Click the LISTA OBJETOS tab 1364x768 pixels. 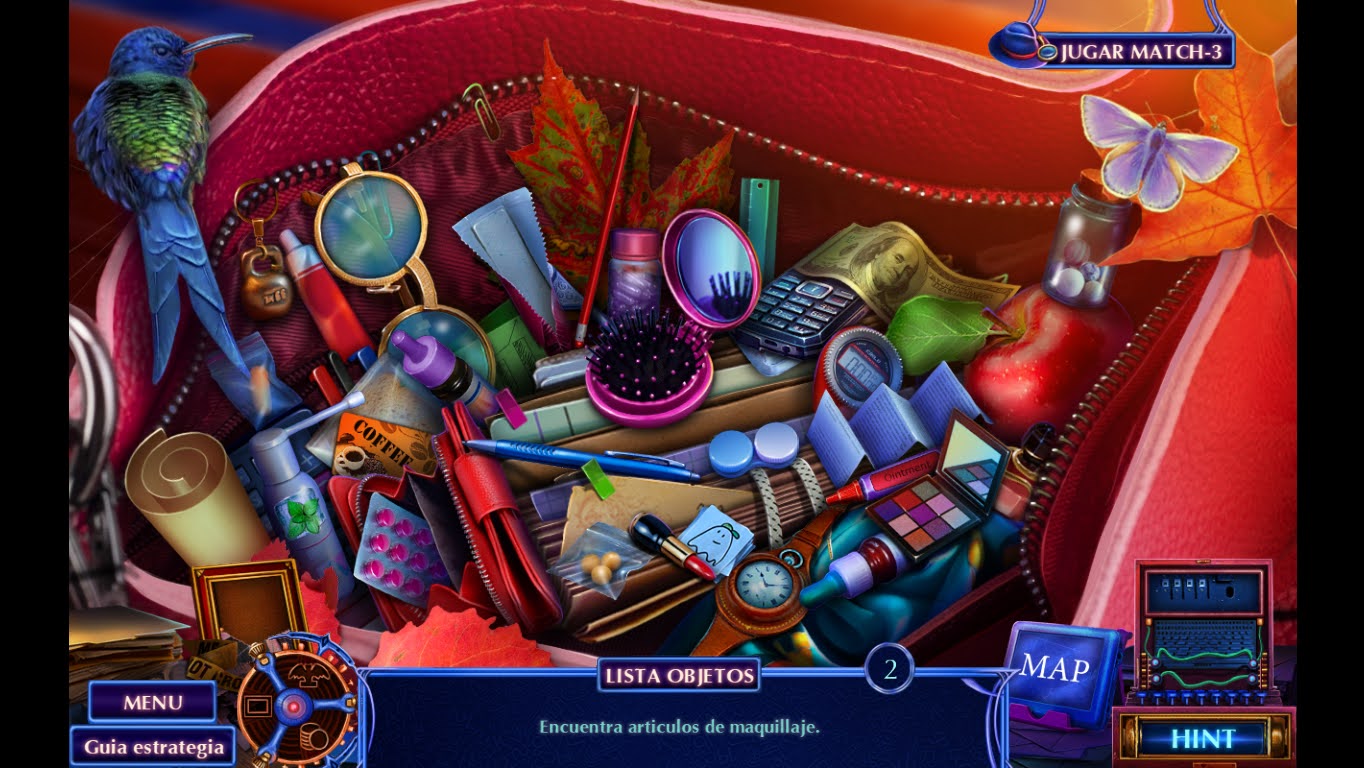coord(676,675)
